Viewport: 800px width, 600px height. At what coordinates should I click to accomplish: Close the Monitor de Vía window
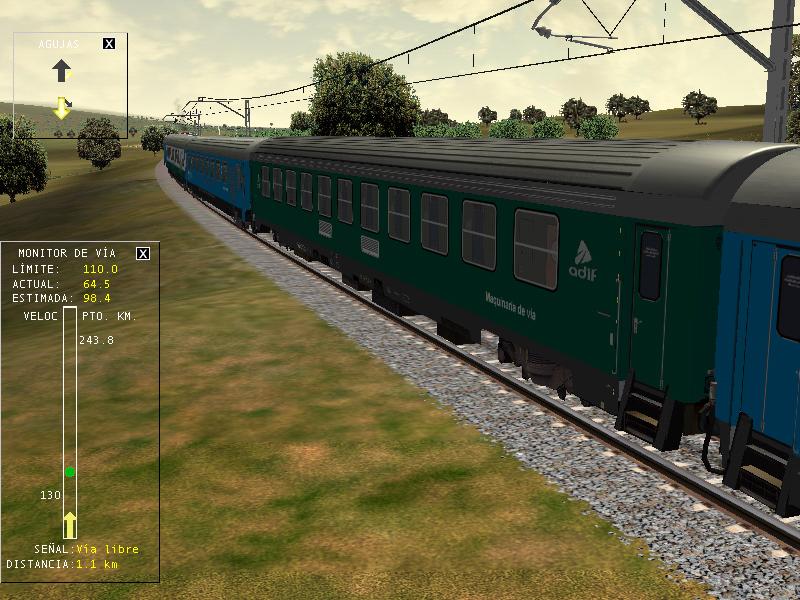point(143,253)
